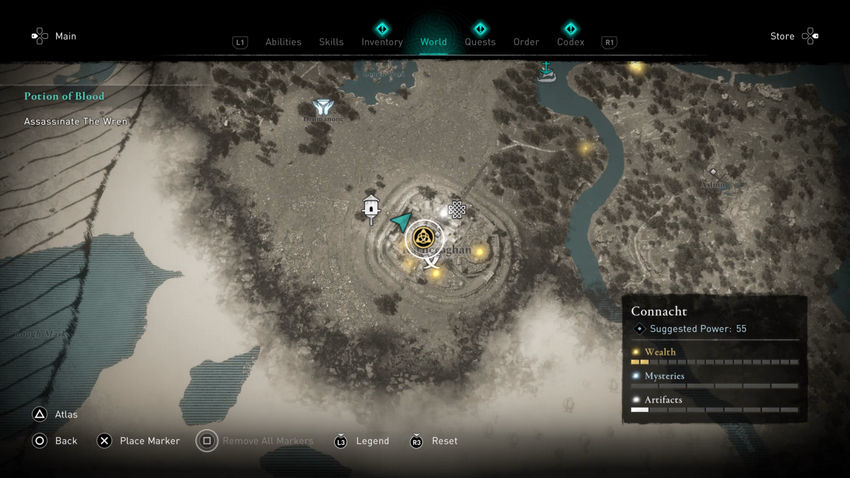850x478 pixels.
Task: Select the Wealth row in the Connacht panel
Action: pos(714,353)
